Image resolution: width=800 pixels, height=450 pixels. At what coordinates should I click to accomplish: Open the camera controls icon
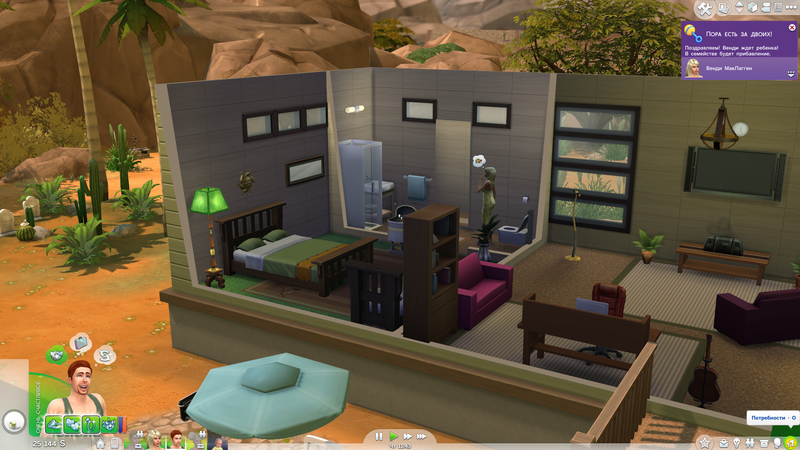click(765, 9)
